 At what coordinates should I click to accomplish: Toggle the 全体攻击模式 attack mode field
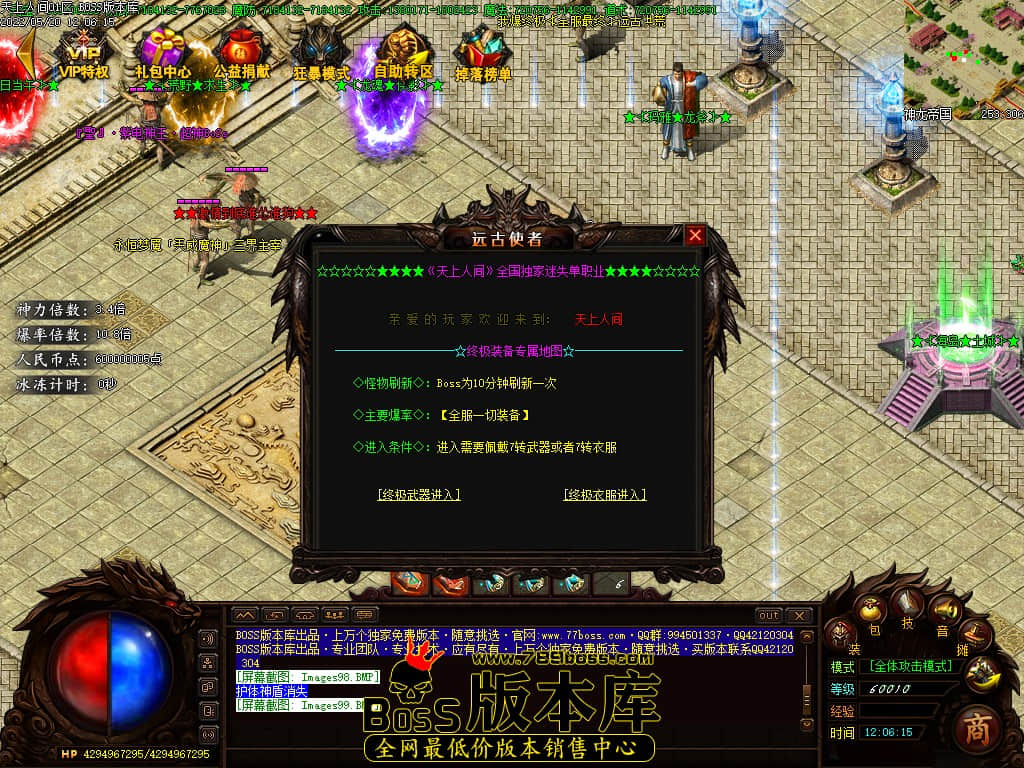coord(910,665)
